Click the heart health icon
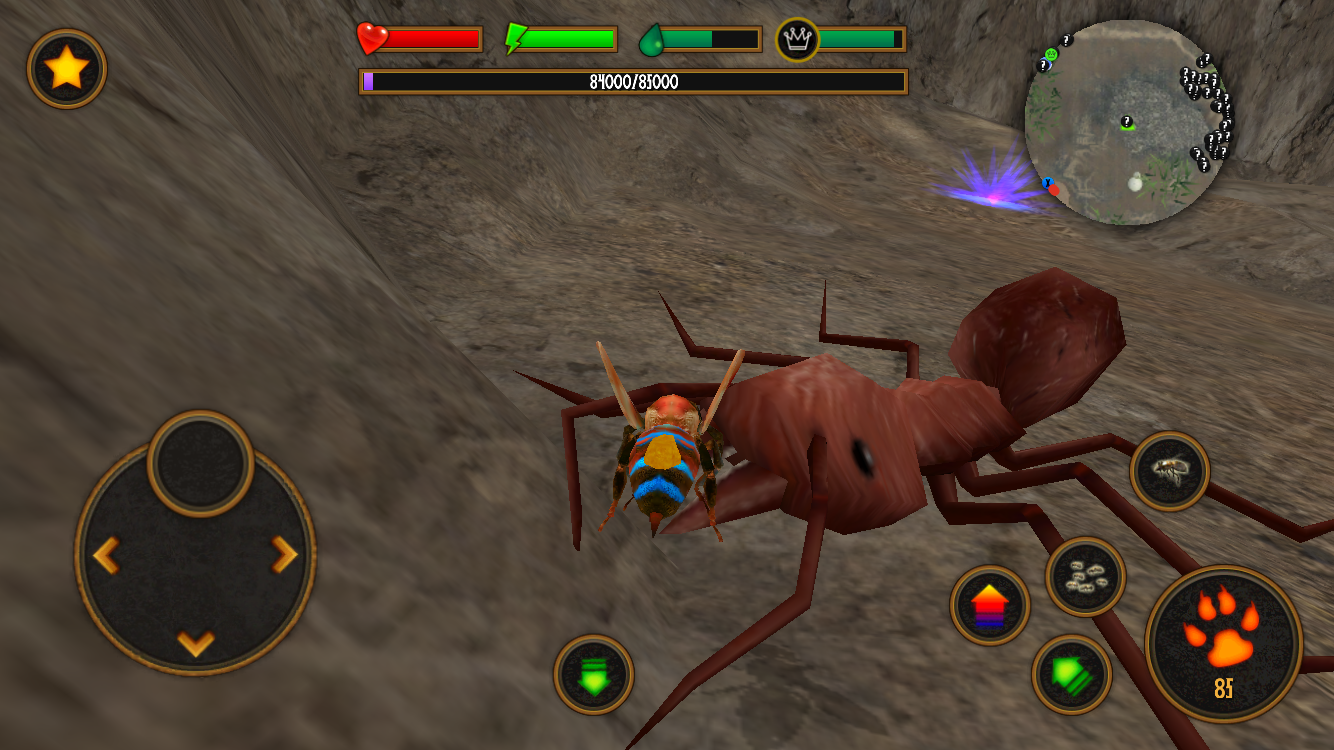Viewport: 1334px width, 750px height. tap(370, 37)
